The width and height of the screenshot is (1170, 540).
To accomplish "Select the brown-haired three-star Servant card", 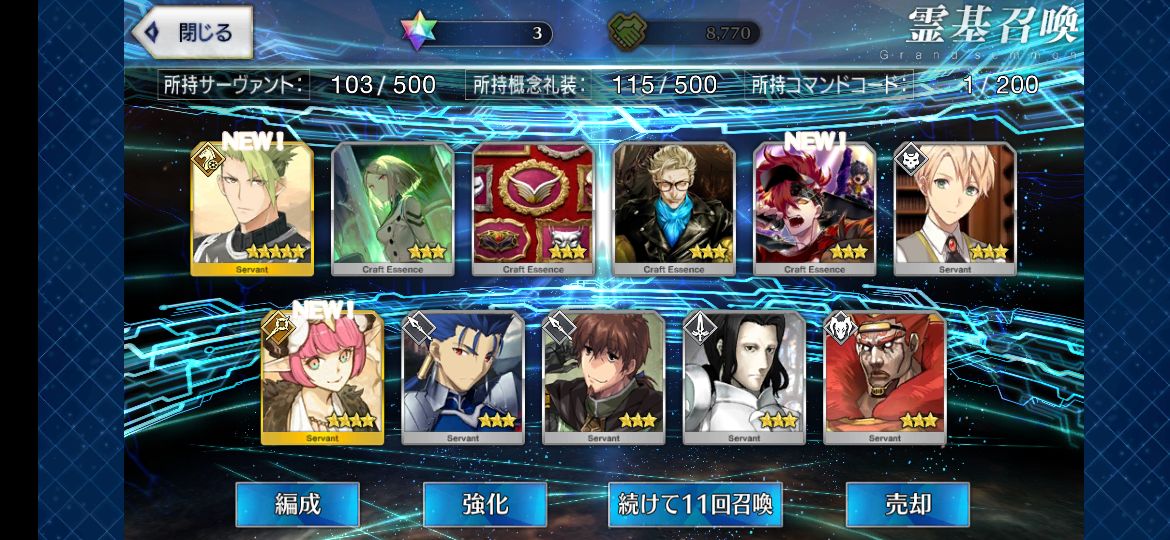I will coord(603,378).
